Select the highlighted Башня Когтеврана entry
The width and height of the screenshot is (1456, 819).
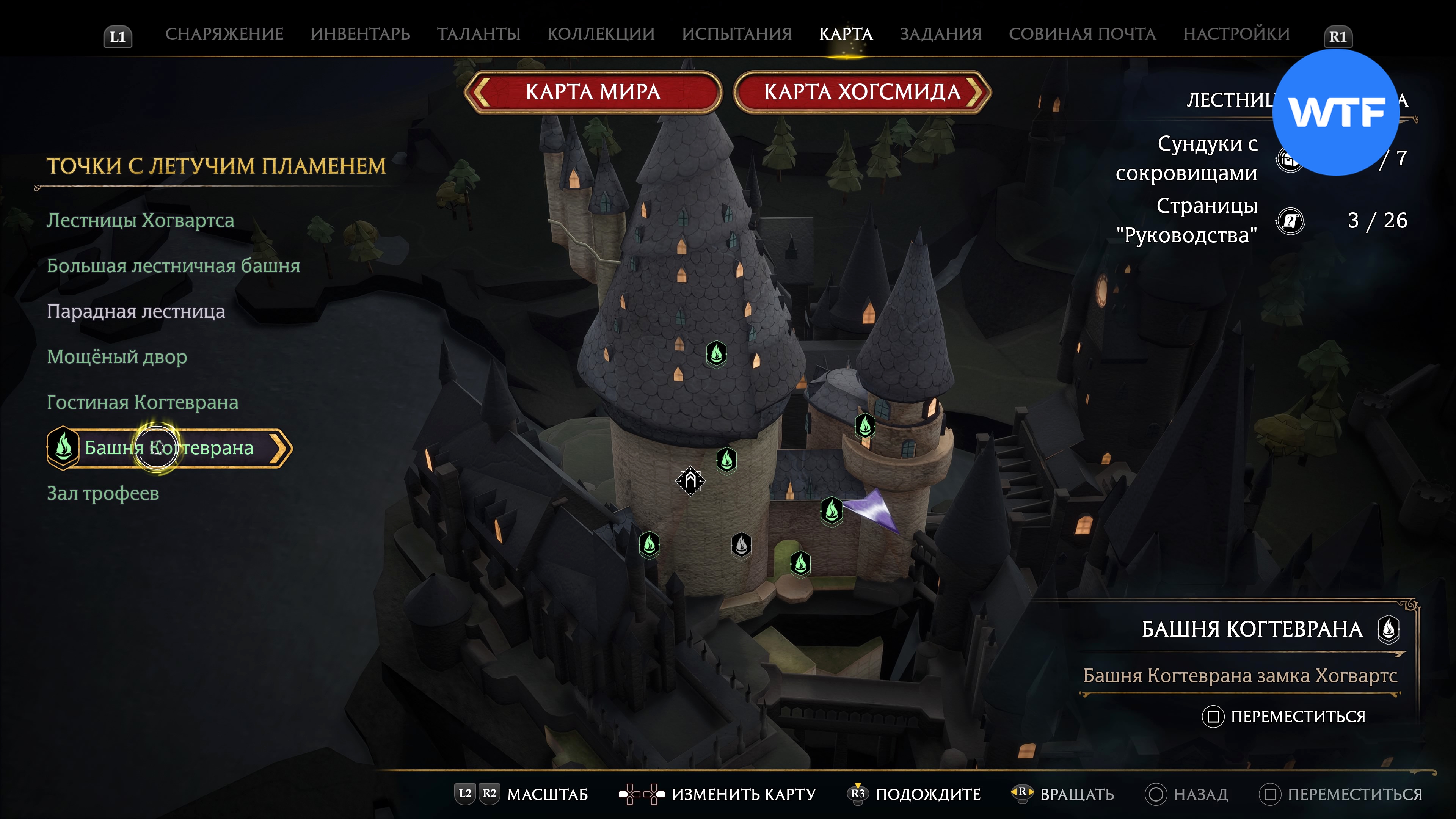pos(169,448)
